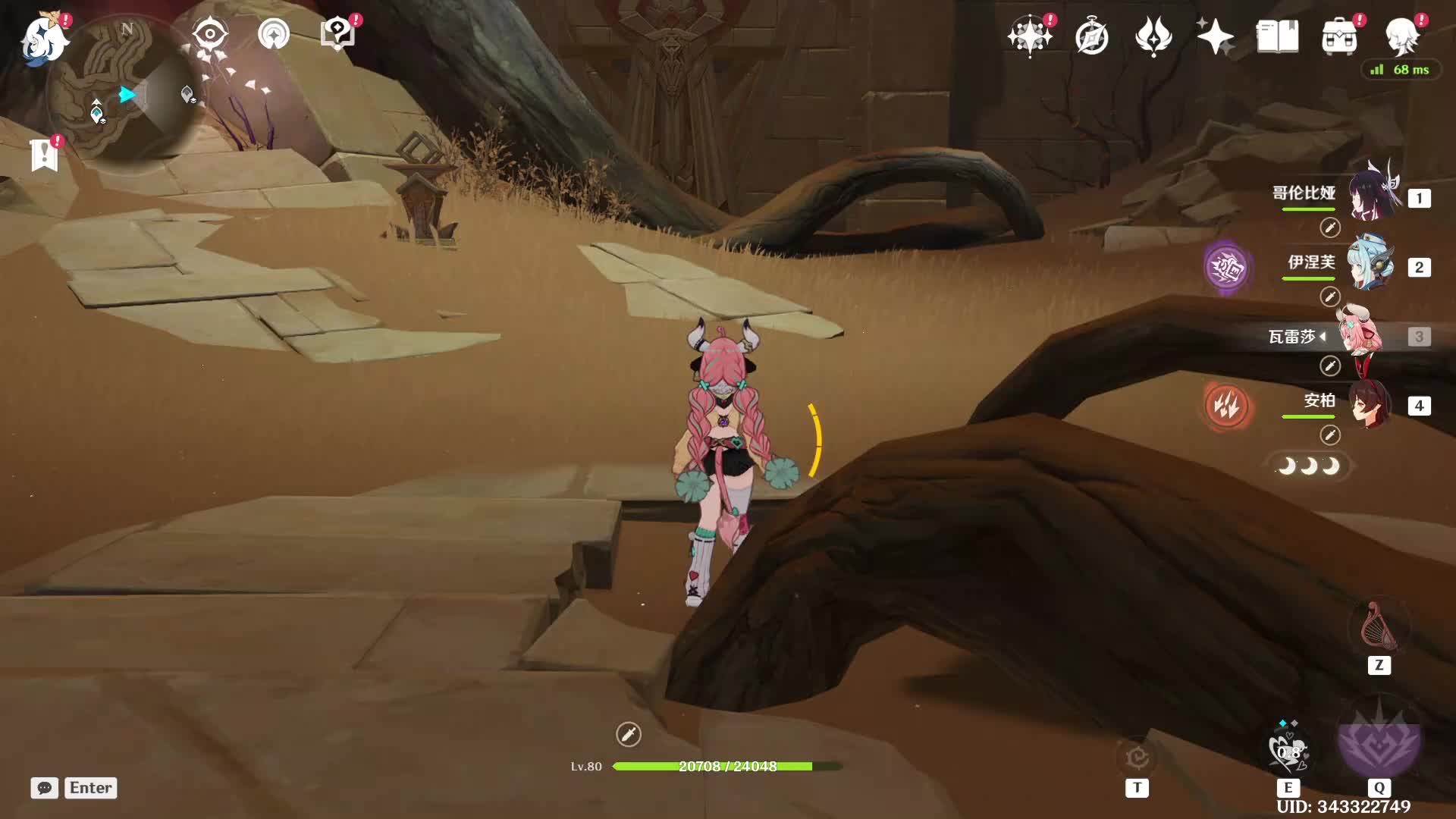Open the Paimon menu icon
Viewport: 1456px width, 819px height.
44,38
